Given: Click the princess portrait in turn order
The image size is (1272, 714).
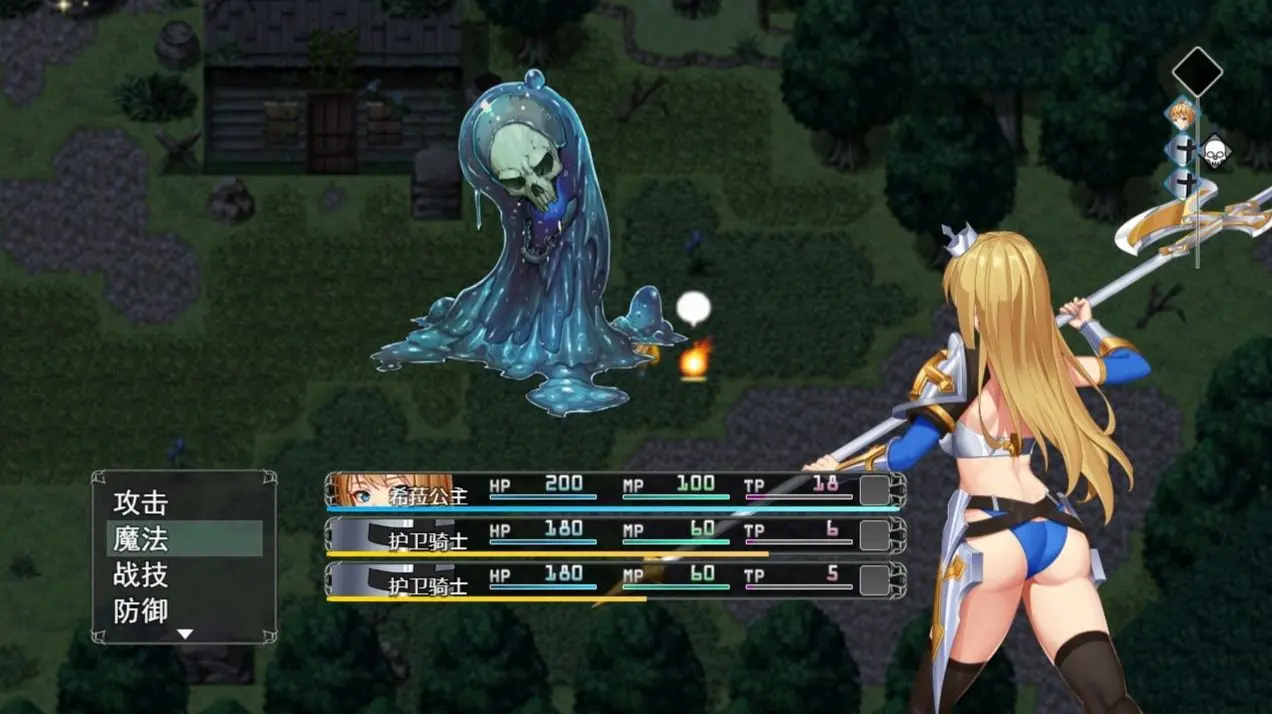Looking at the screenshot, I should pyautogui.click(x=1183, y=115).
